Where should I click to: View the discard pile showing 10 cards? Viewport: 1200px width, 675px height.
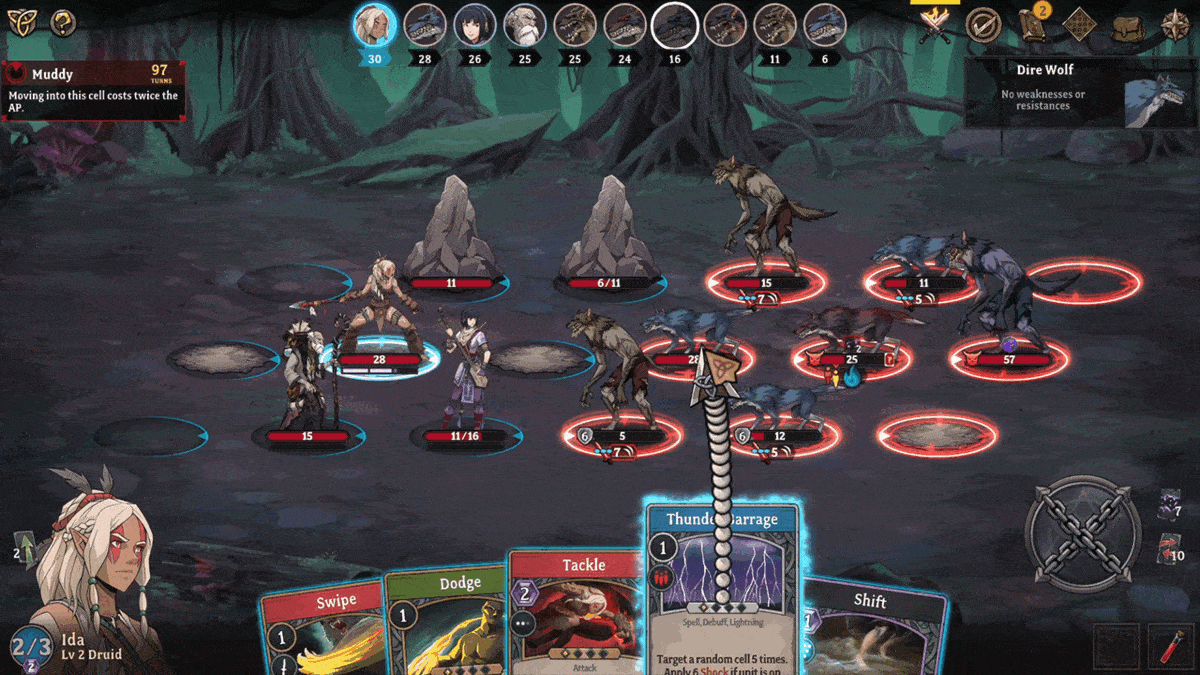1170,550
